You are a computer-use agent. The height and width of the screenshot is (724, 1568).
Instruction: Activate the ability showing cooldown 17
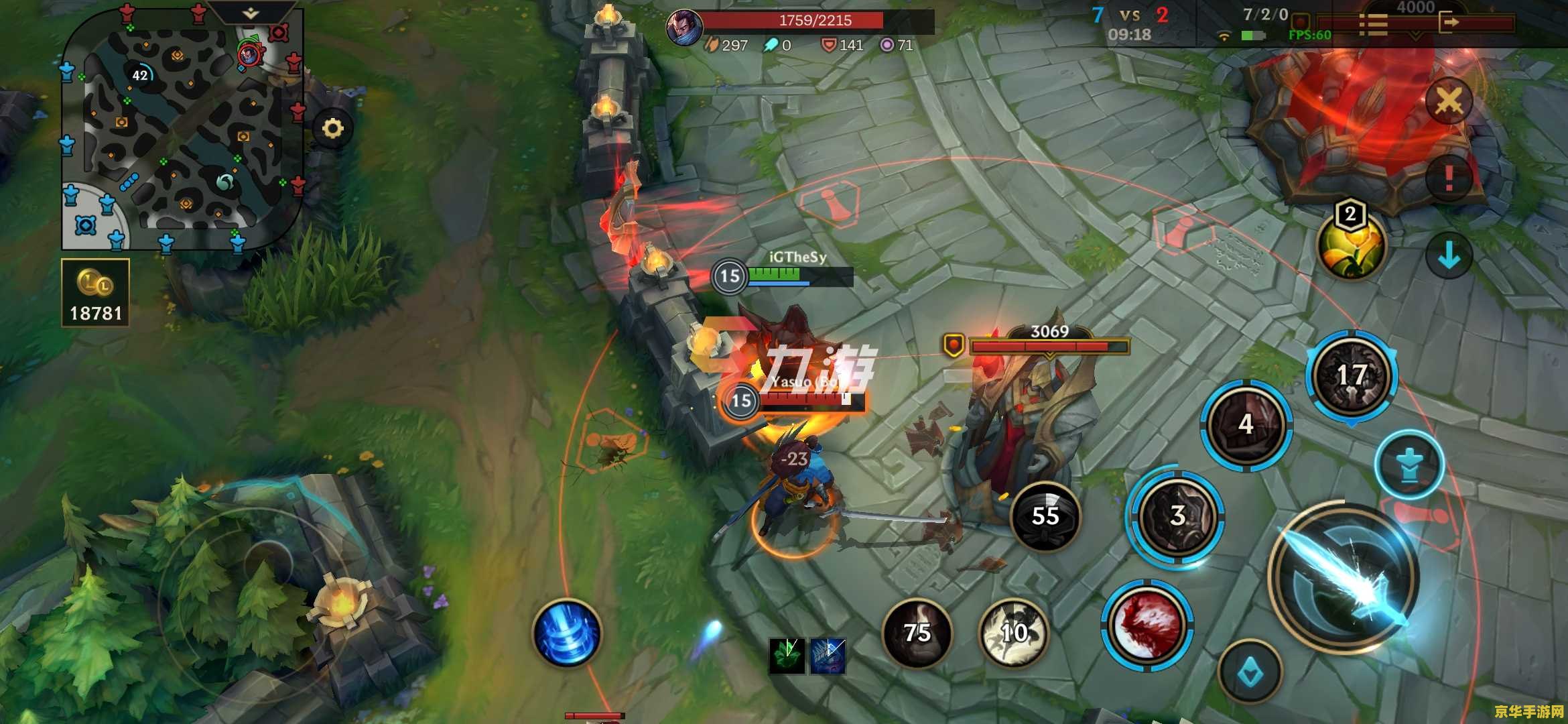point(1352,376)
